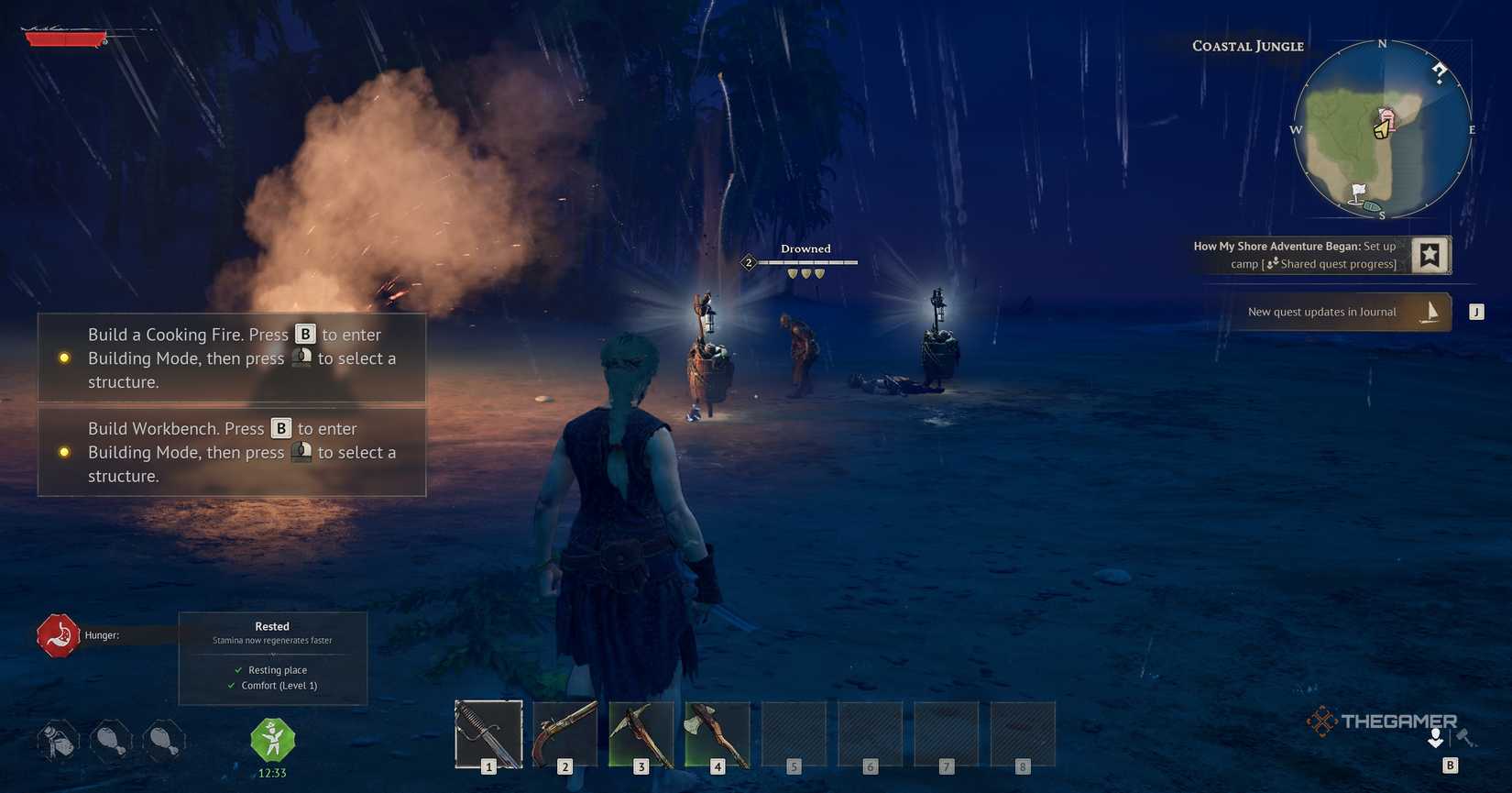
Task: Select the crossbow in hotbar slot 3
Action: coord(641,733)
